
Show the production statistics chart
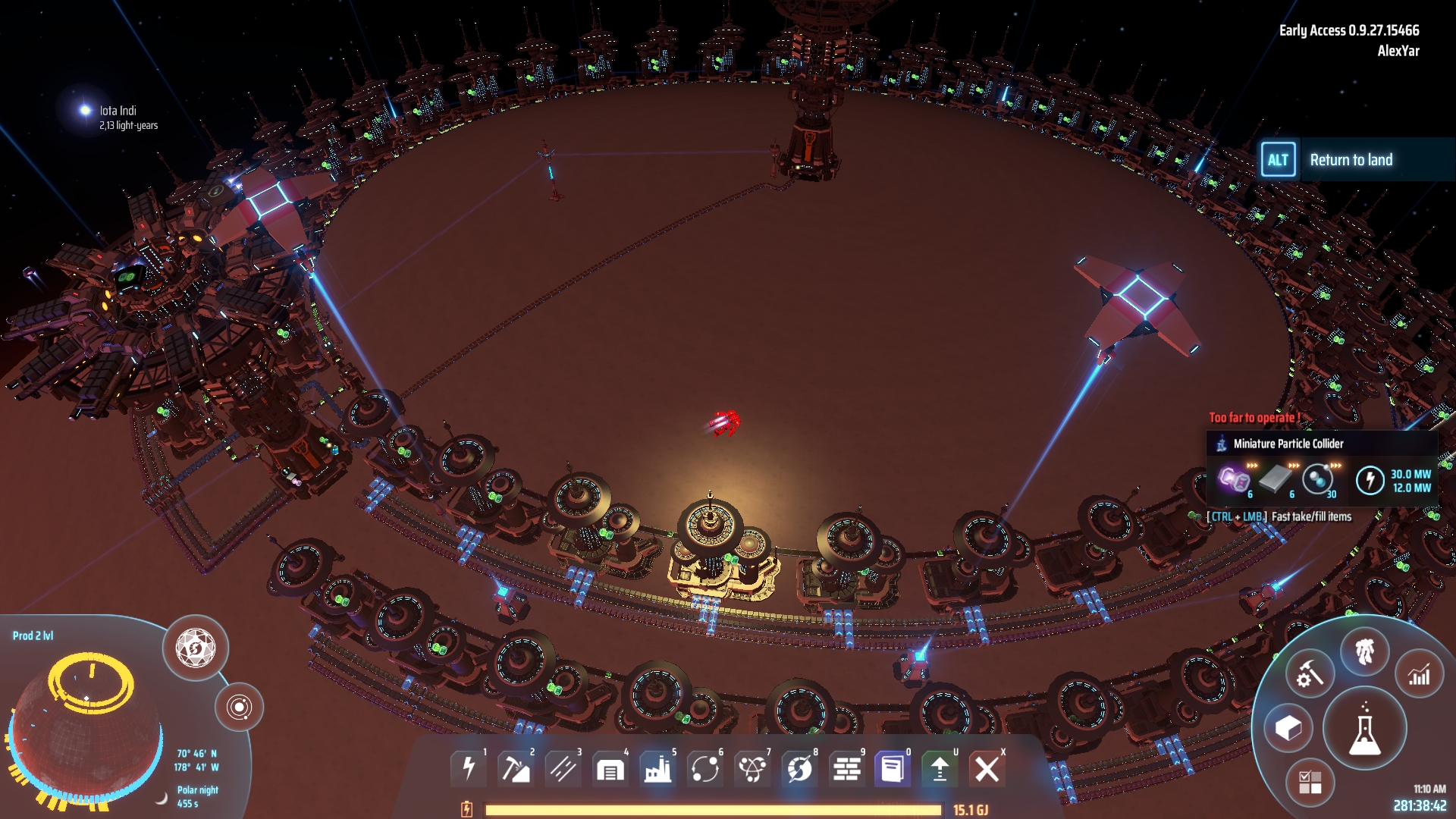tap(1419, 674)
